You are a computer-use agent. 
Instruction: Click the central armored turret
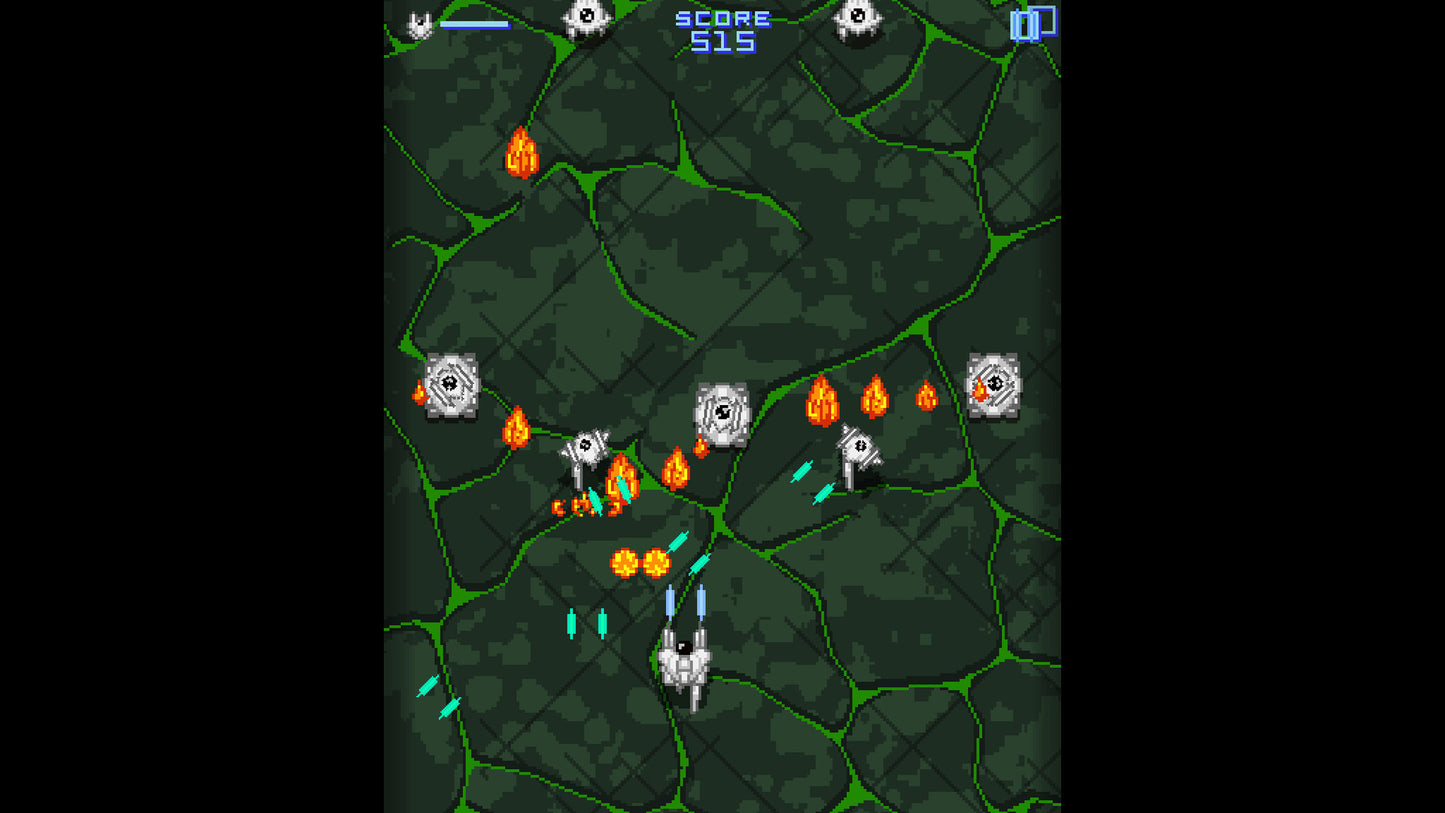pyautogui.click(x=724, y=414)
